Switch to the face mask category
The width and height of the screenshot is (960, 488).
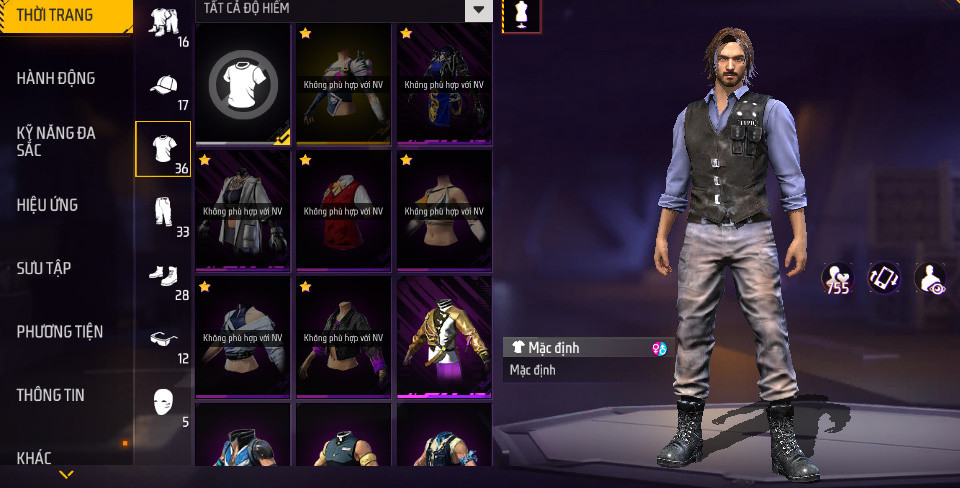pyautogui.click(x=163, y=403)
